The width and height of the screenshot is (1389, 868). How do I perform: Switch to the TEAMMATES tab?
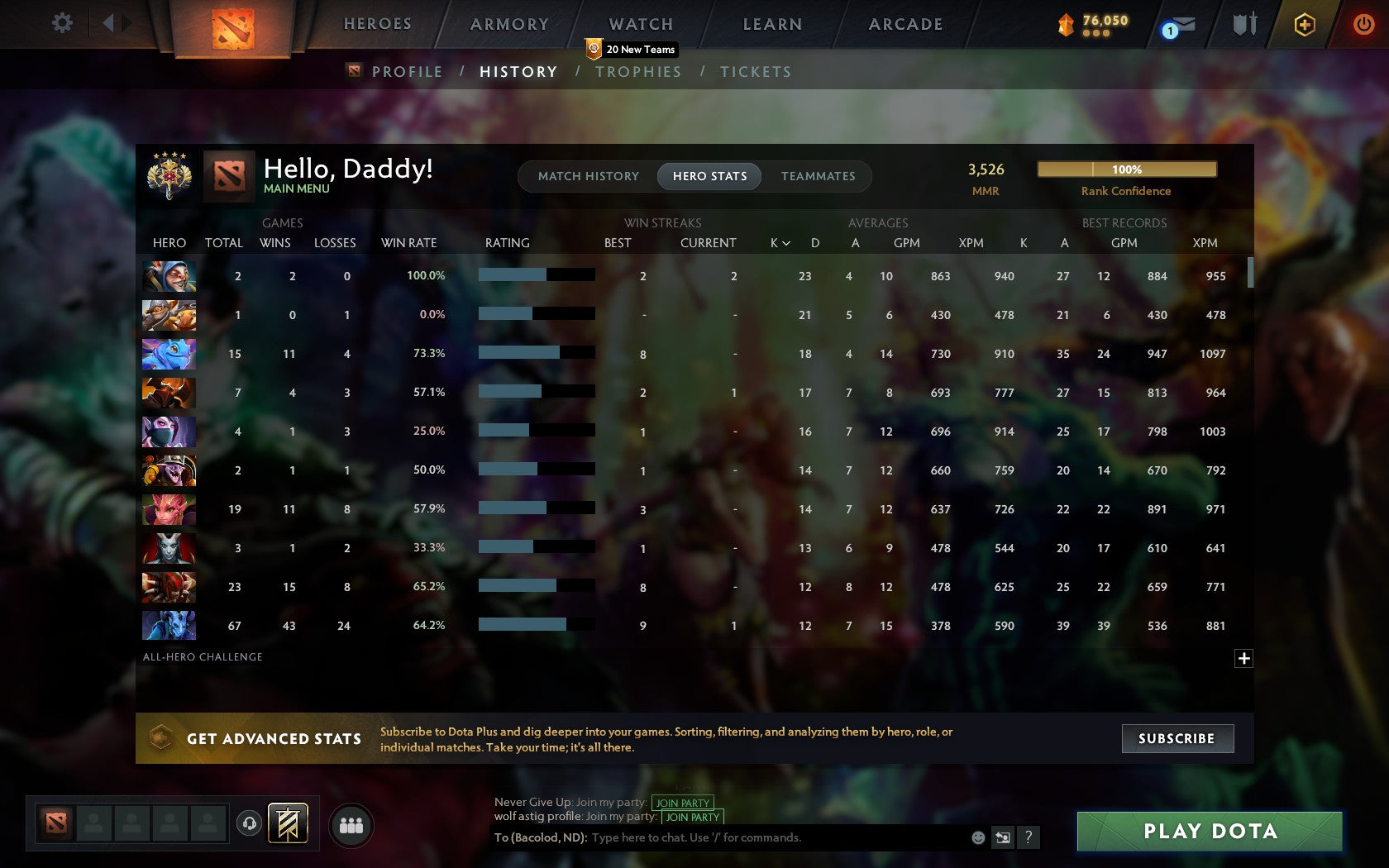(x=817, y=176)
